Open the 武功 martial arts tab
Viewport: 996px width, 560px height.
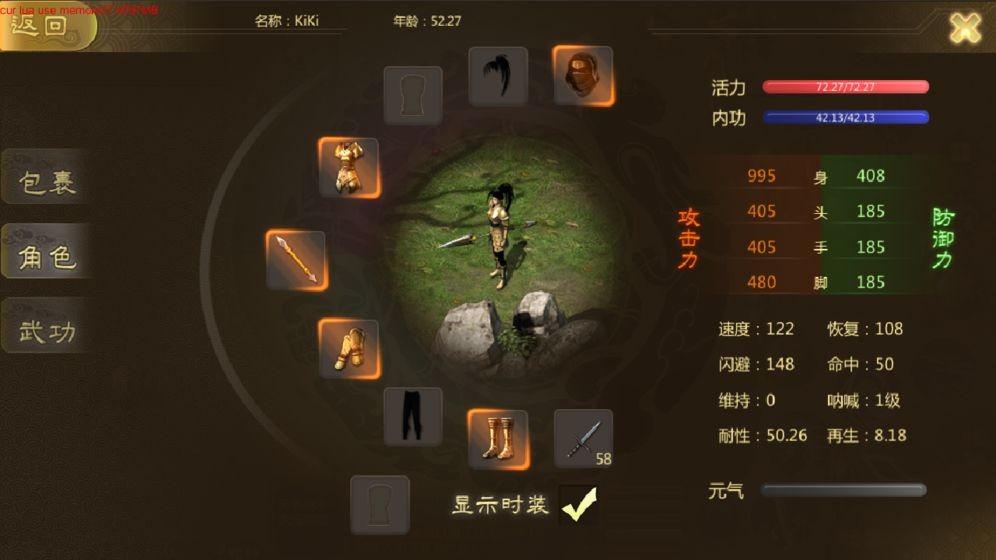(47, 331)
